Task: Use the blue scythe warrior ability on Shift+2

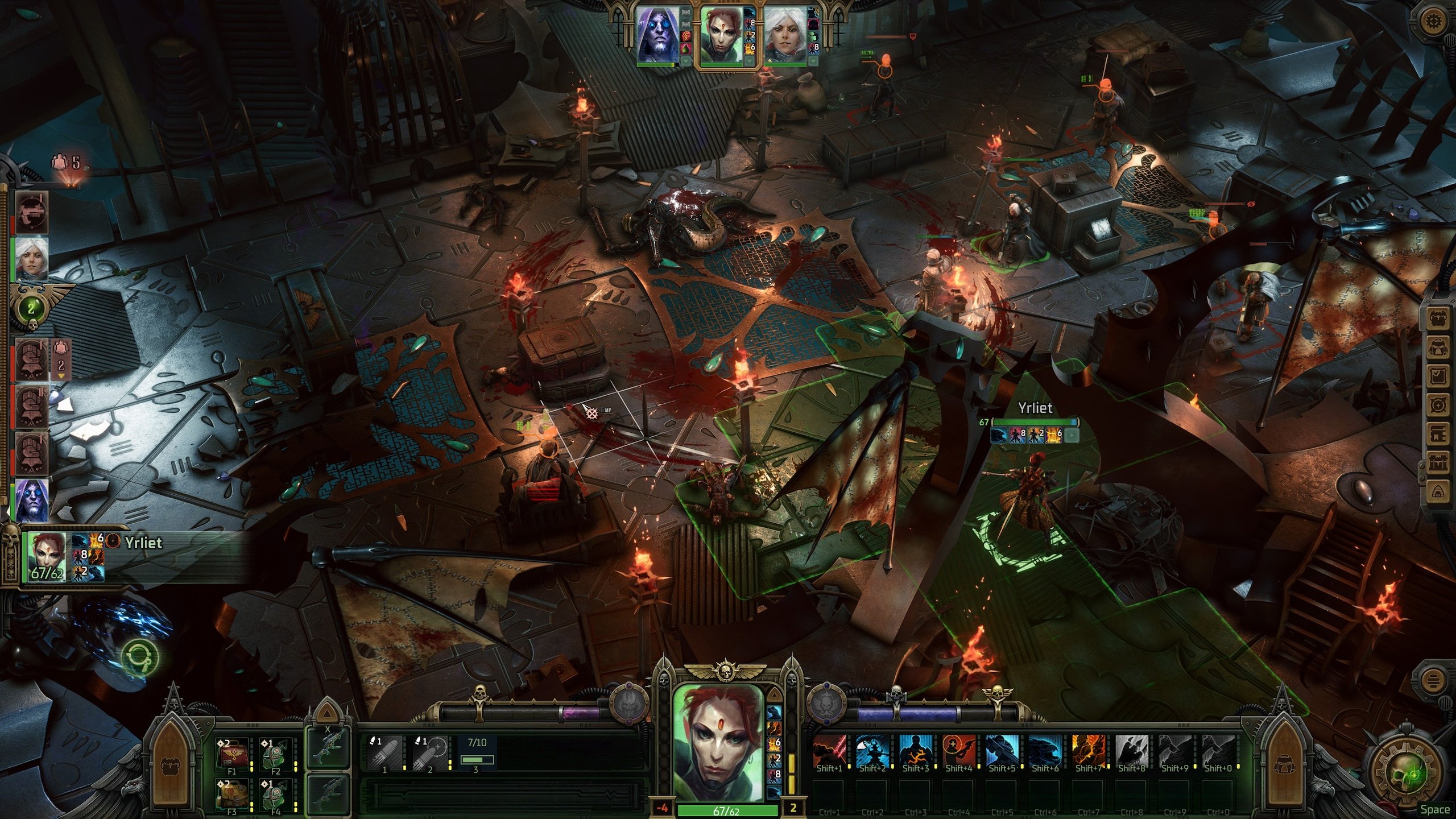Action: coord(872,752)
